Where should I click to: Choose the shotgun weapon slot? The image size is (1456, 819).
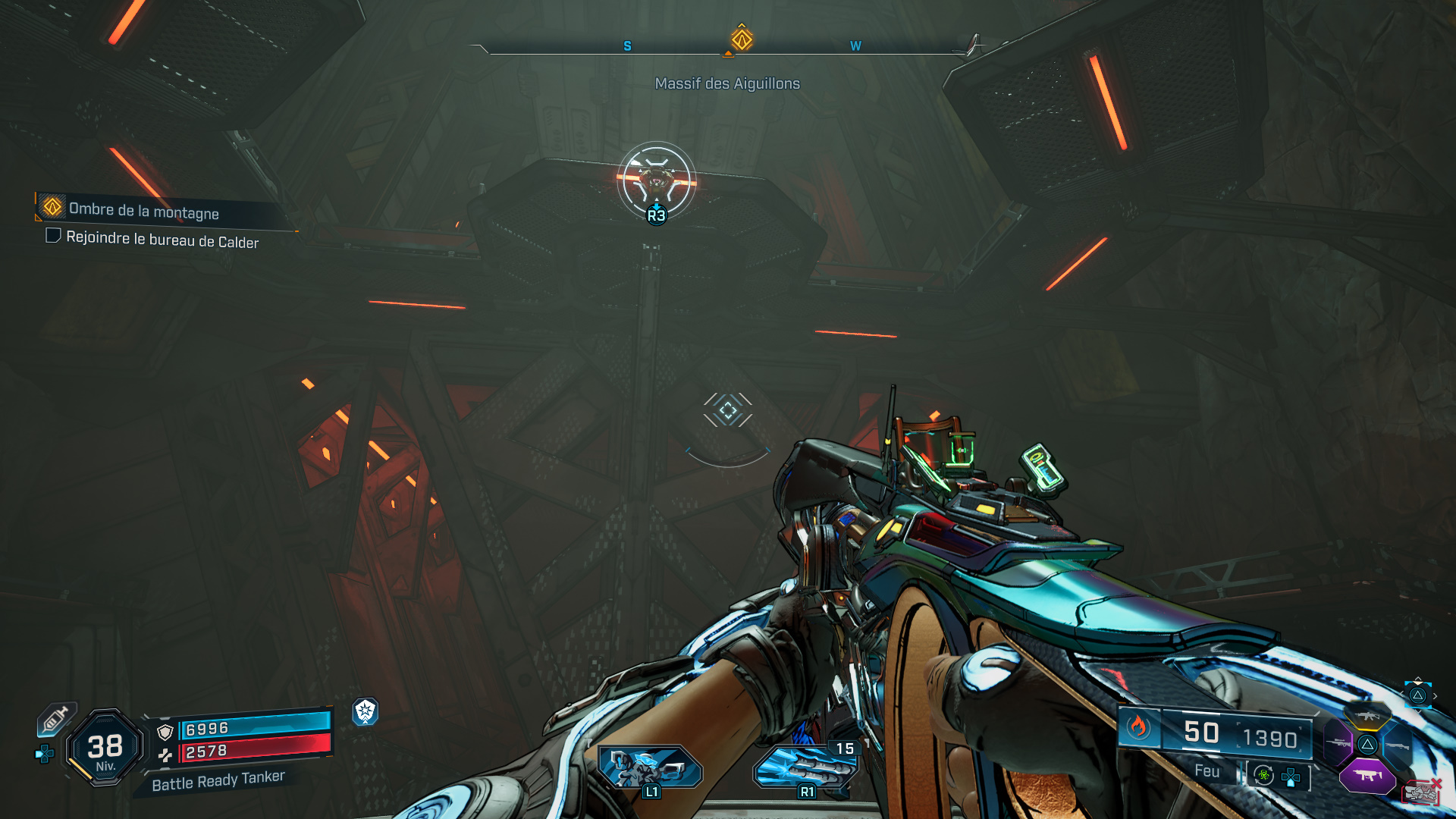coord(1398,746)
